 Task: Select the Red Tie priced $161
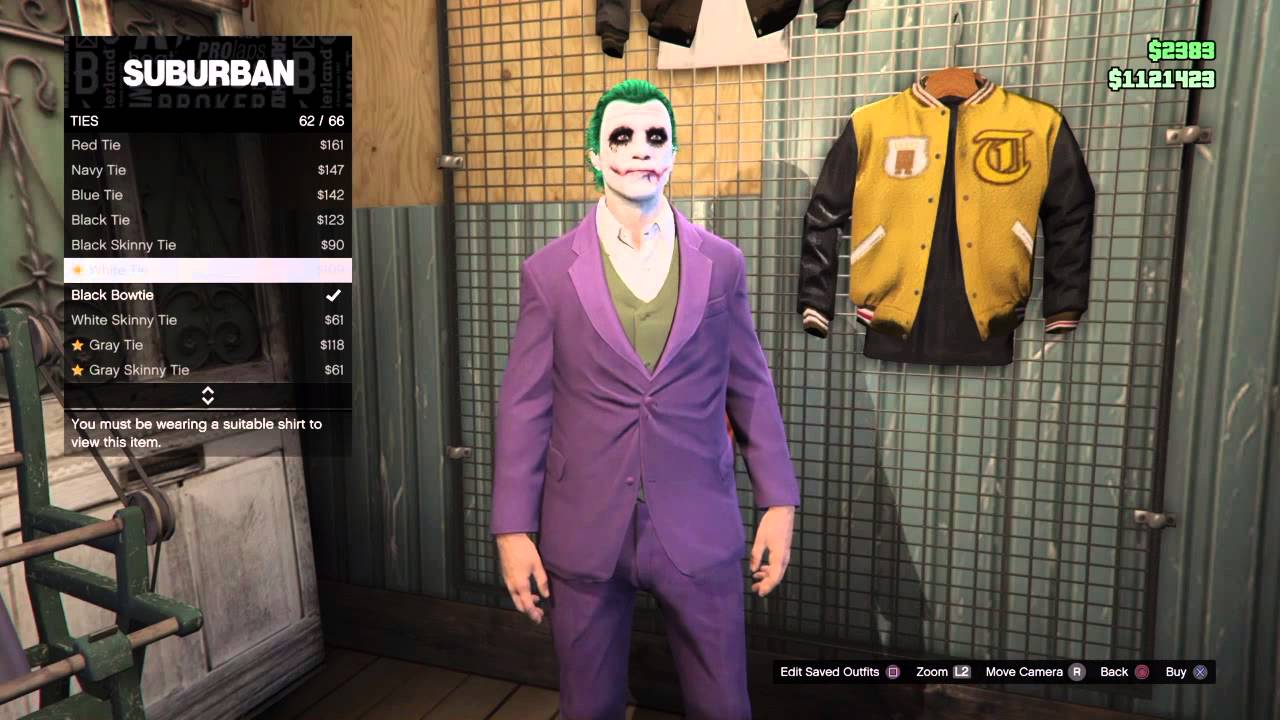96,145
